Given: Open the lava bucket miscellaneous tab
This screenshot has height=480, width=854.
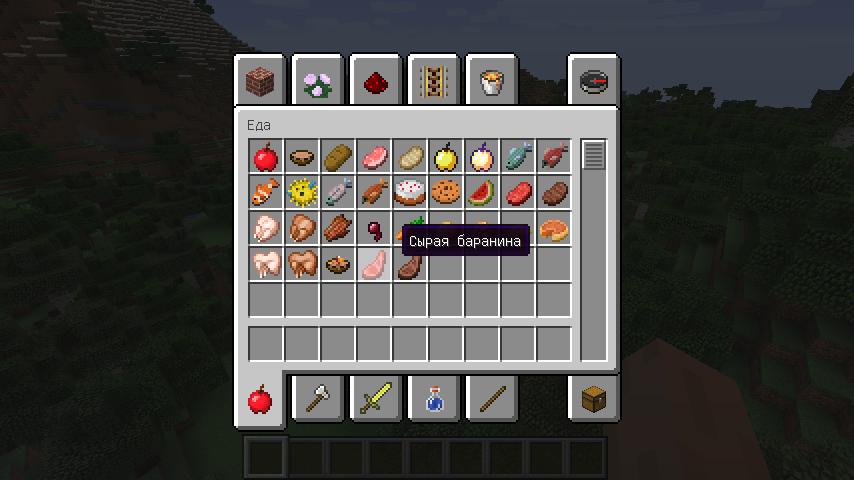Looking at the screenshot, I should click(x=491, y=82).
